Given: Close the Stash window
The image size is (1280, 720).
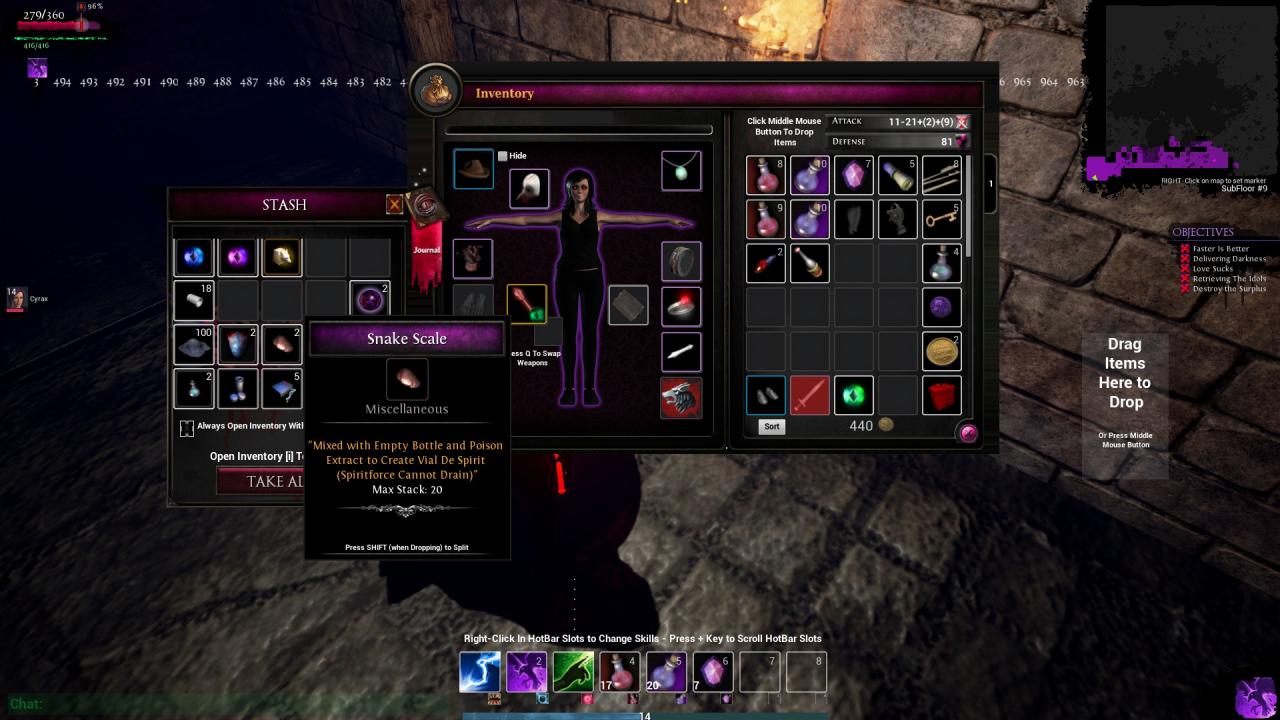Looking at the screenshot, I should point(395,205).
